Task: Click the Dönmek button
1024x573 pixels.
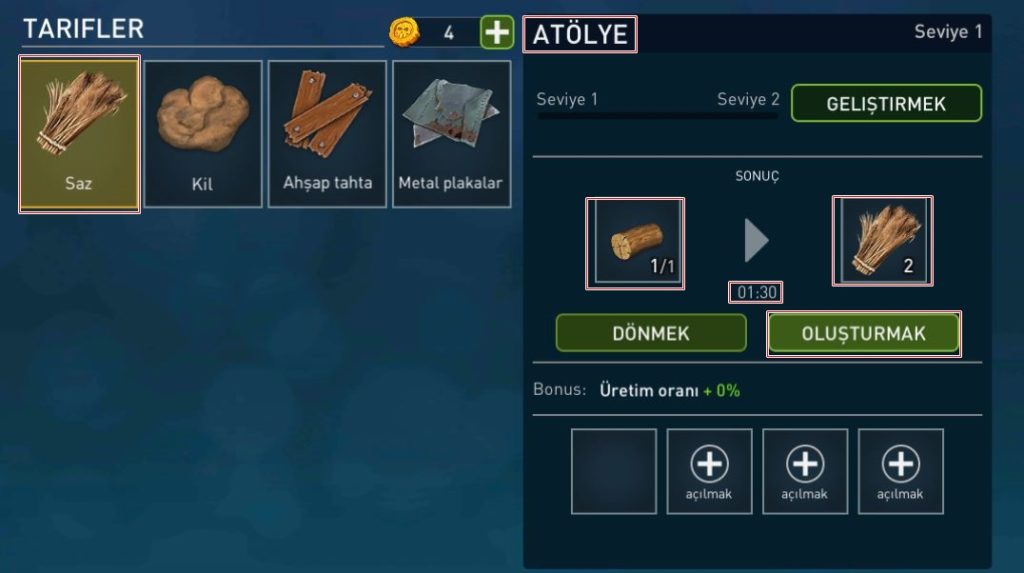Action: click(x=651, y=333)
